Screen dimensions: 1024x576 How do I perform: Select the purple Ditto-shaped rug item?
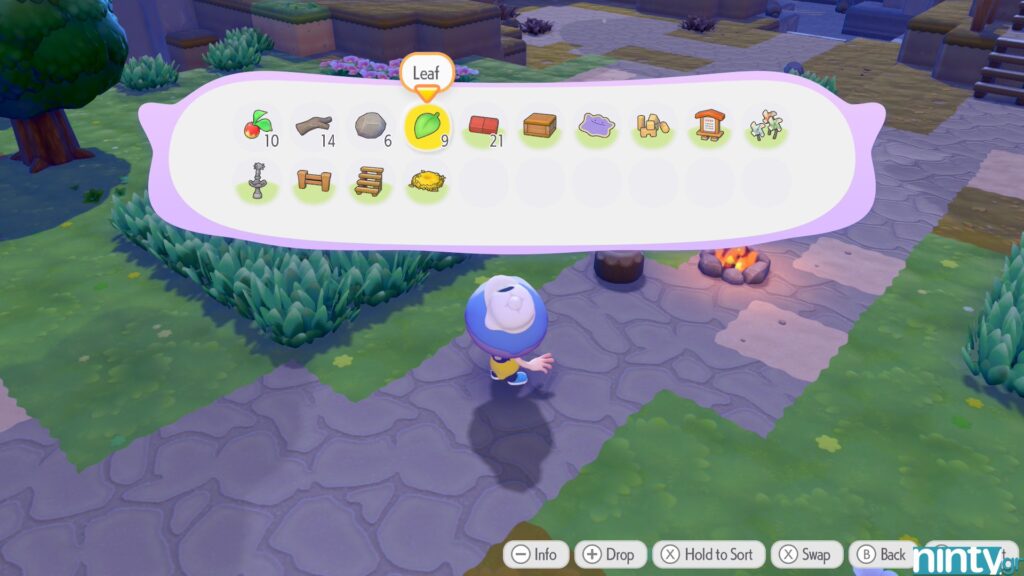pos(597,126)
